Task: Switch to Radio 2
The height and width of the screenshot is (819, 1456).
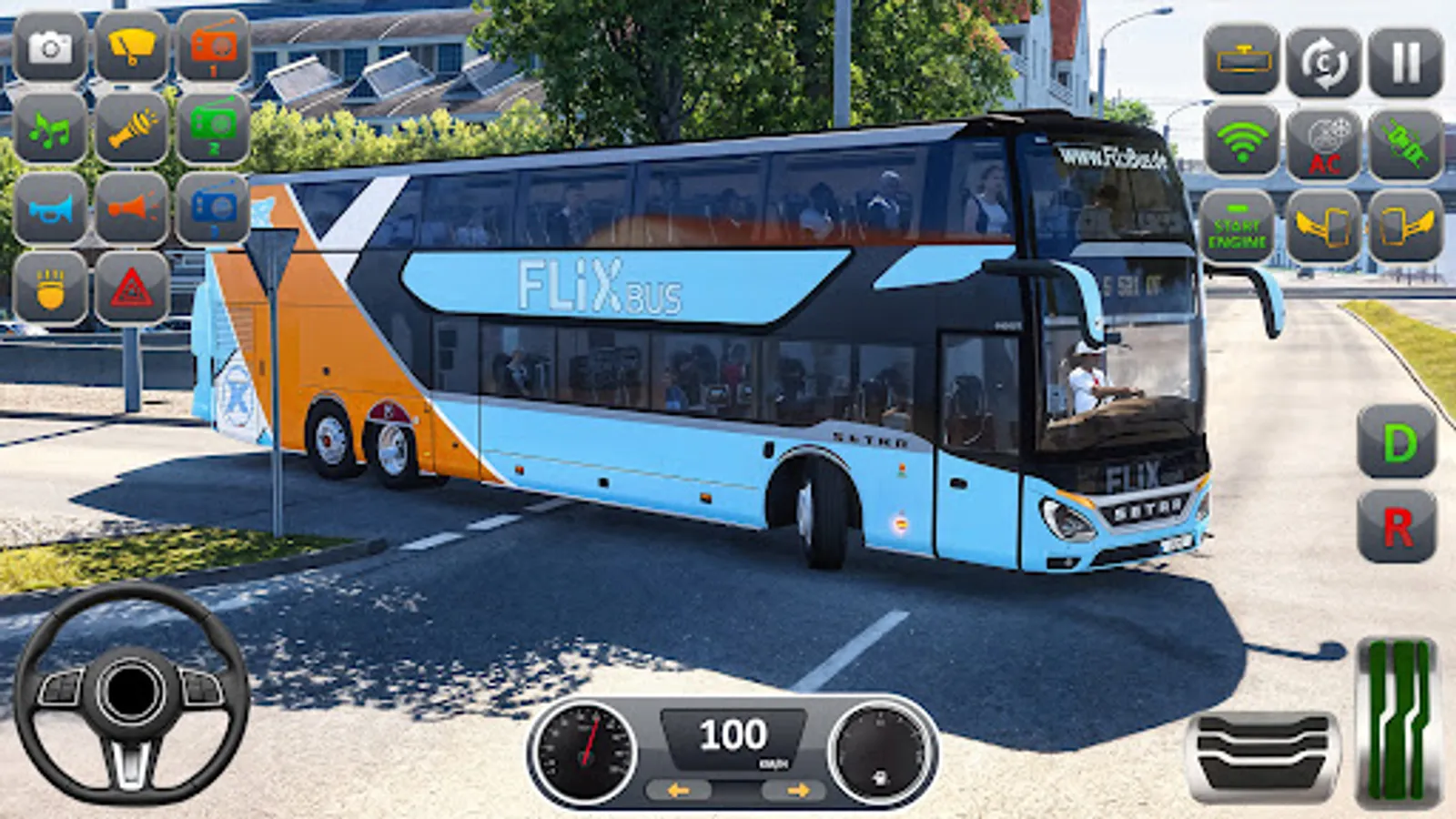Action: [x=214, y=129]
